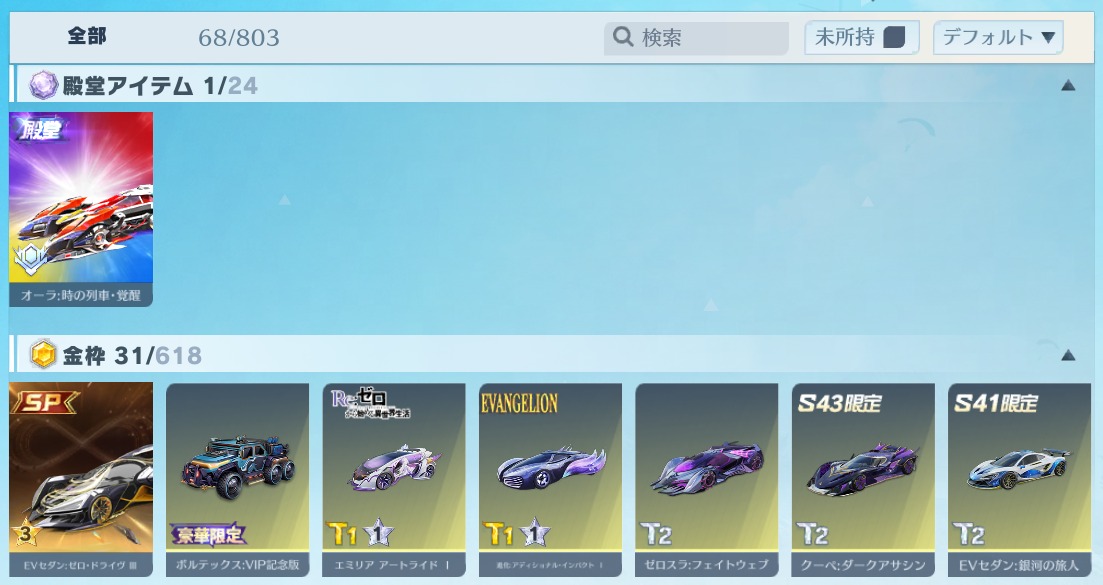Switch to the 全部 tab
This screenshot has width=1103, height=585.
point(87,37)
